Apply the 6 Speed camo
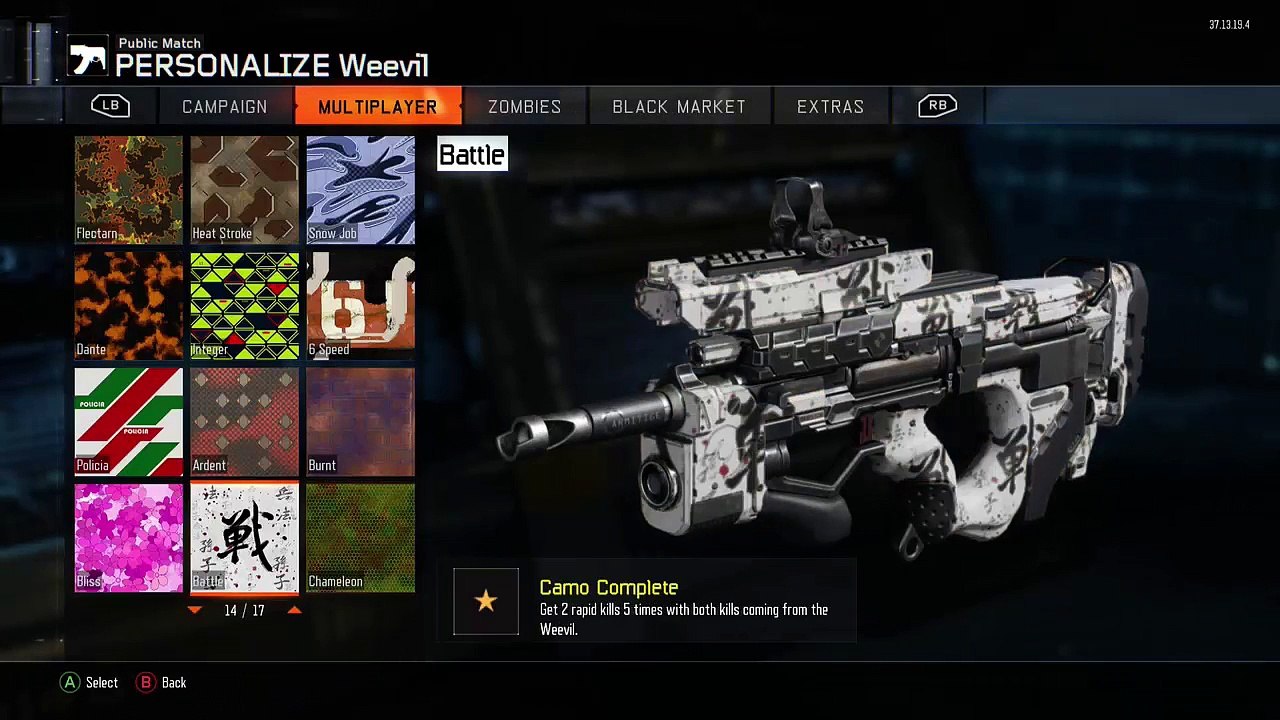 coord(361,306)
